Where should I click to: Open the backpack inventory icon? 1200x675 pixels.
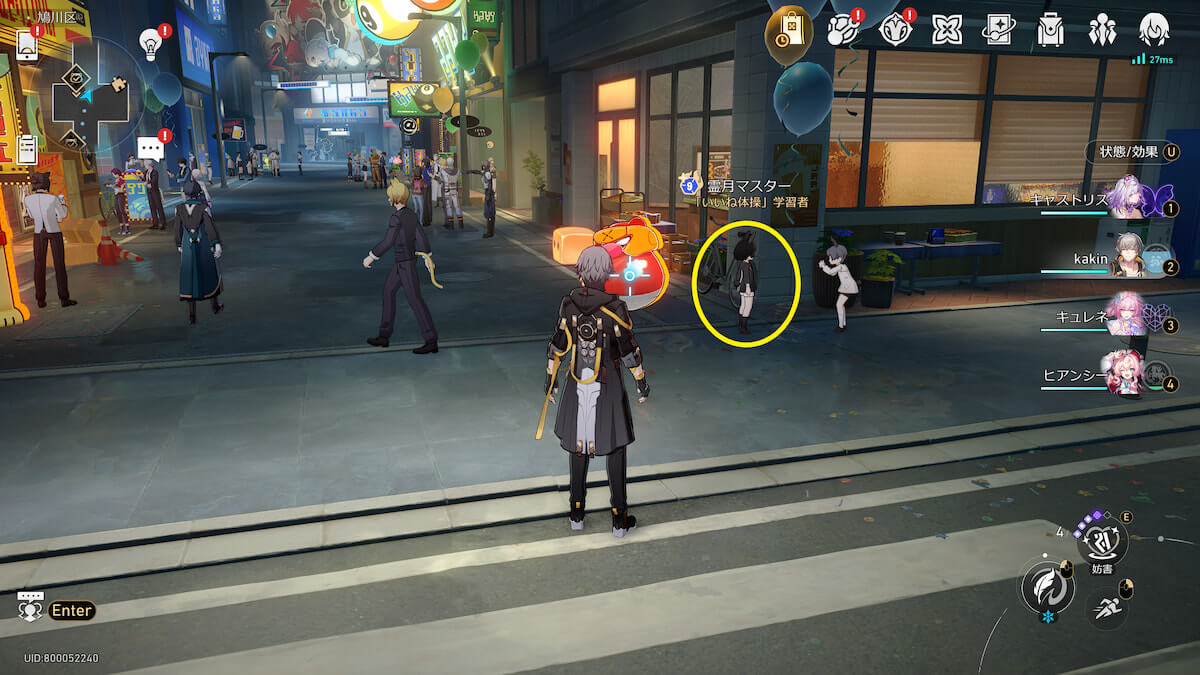pyautogui.click(x=1050, y=30)
